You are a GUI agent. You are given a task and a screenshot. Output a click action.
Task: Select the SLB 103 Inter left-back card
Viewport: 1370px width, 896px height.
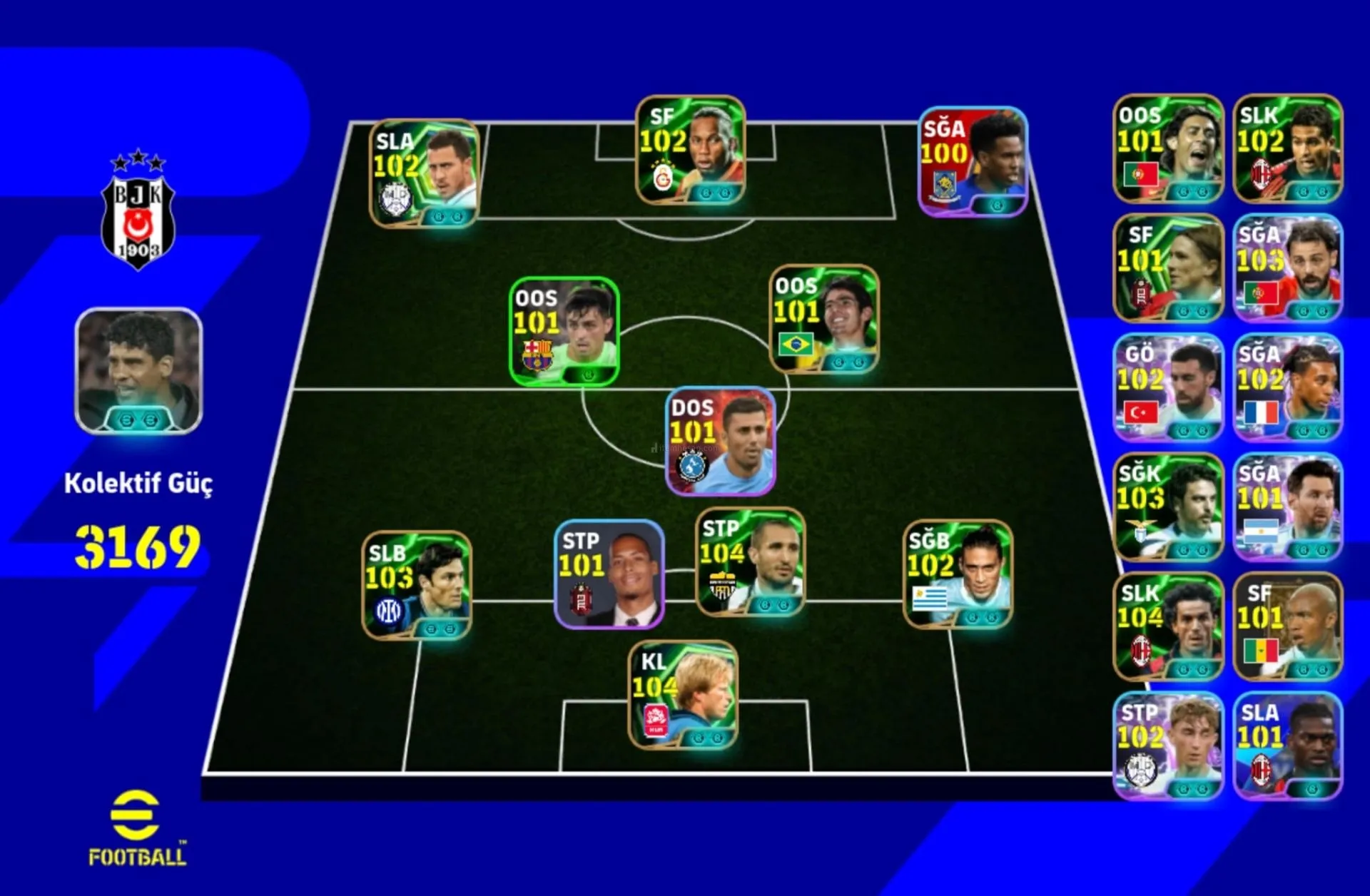417,585
